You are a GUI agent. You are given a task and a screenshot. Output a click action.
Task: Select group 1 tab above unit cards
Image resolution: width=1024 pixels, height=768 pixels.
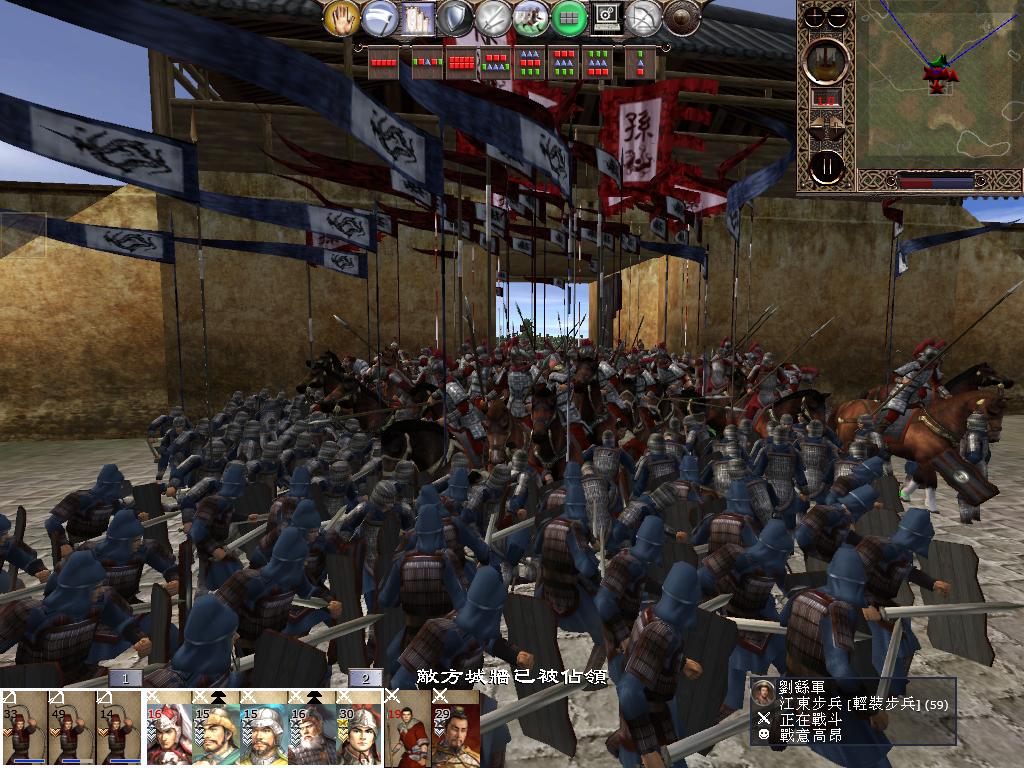coord(125,678)
